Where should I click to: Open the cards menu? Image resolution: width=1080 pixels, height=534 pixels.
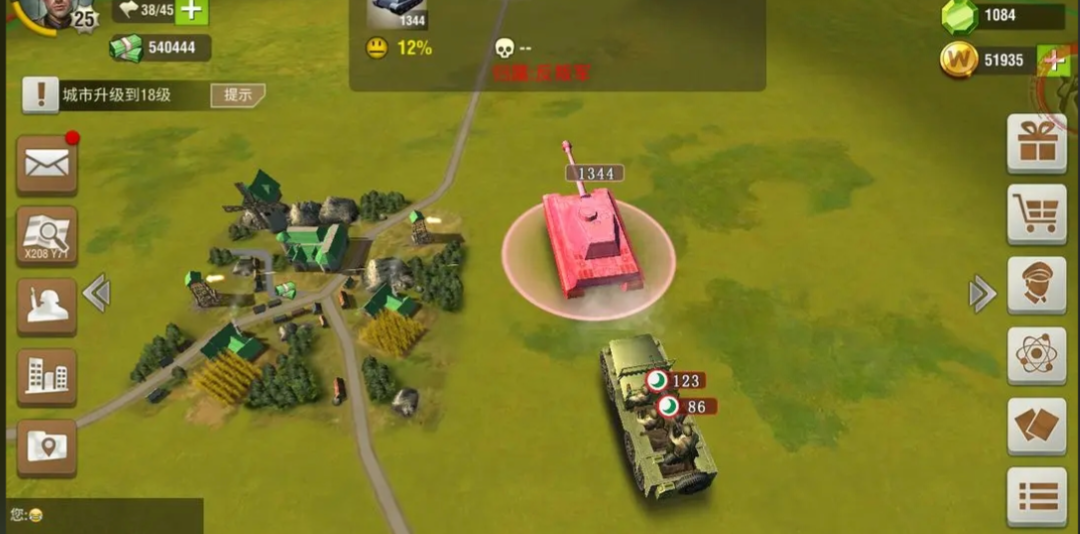click(1036, 426)
